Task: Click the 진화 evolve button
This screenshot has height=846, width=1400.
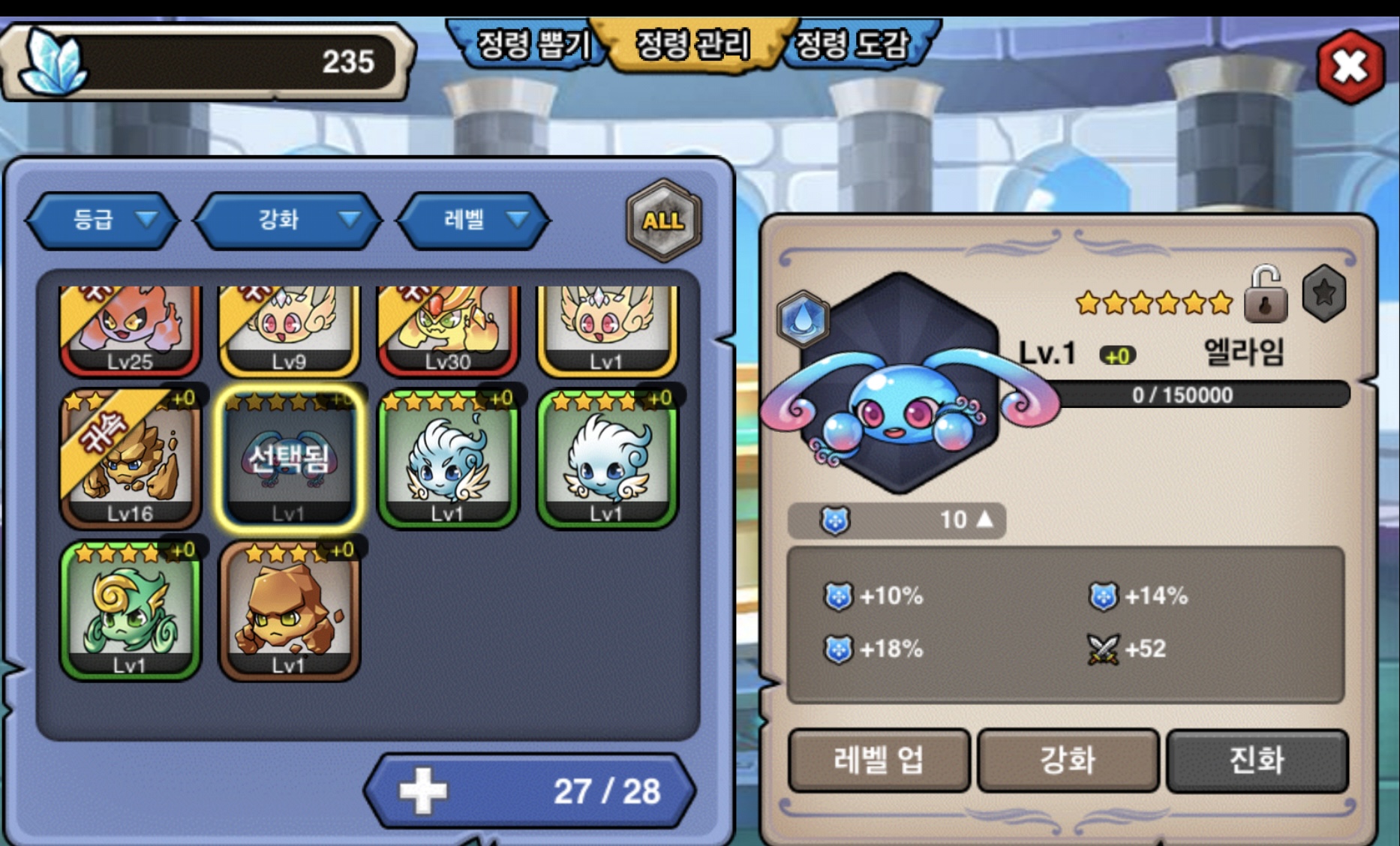Action: coord(1257,760)
